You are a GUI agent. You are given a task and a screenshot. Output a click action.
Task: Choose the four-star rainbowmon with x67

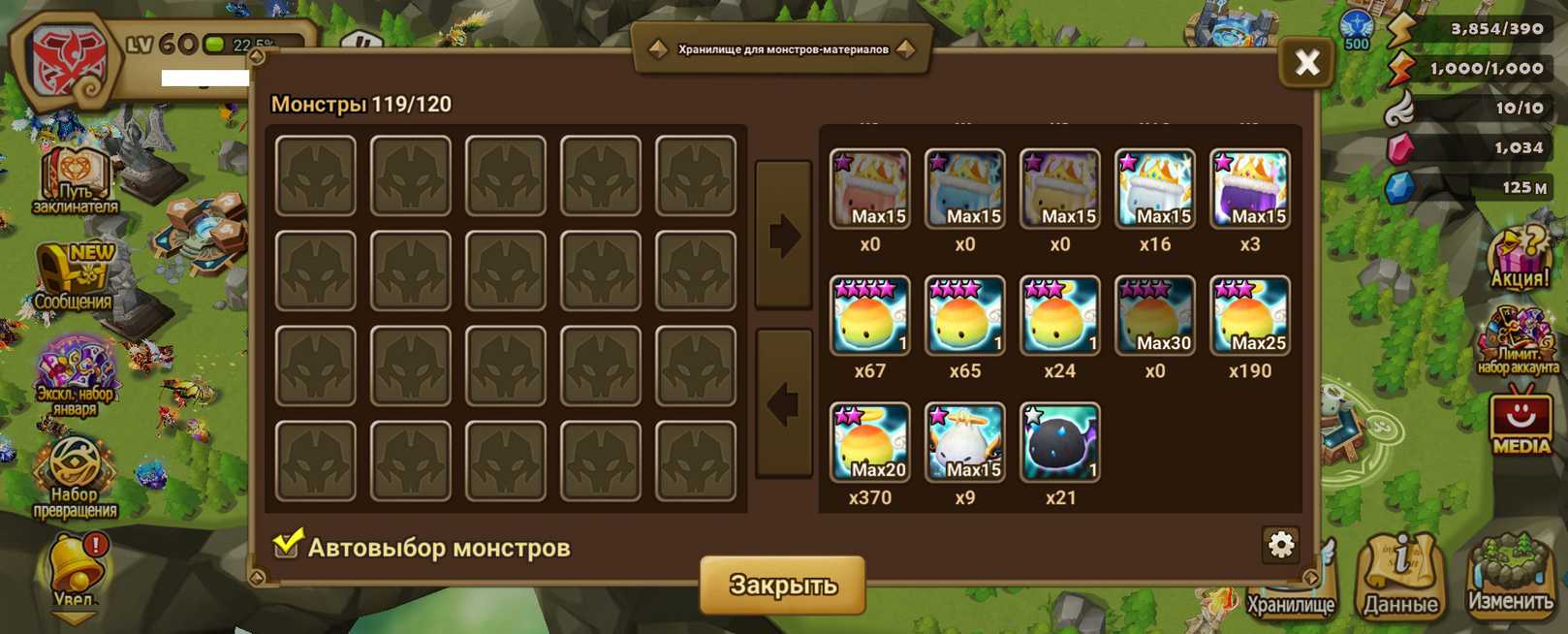(x=869, y=315)
